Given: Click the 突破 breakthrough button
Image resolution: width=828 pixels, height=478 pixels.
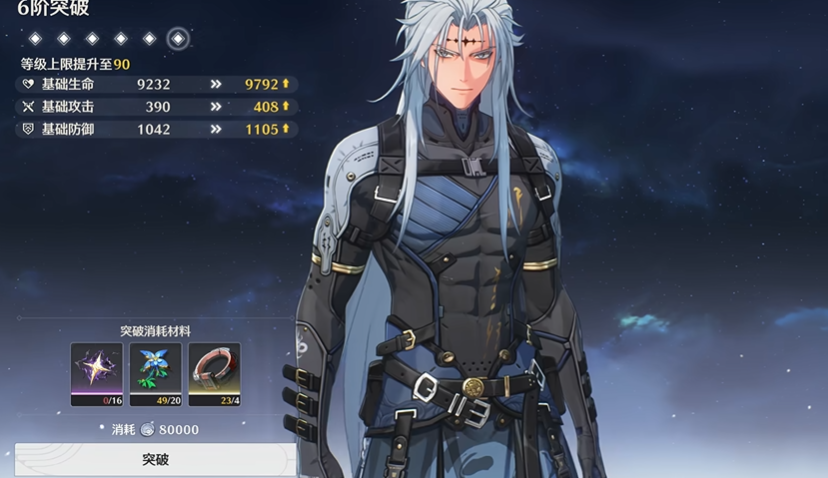Looking at the screenshot, I should [155, 460].
